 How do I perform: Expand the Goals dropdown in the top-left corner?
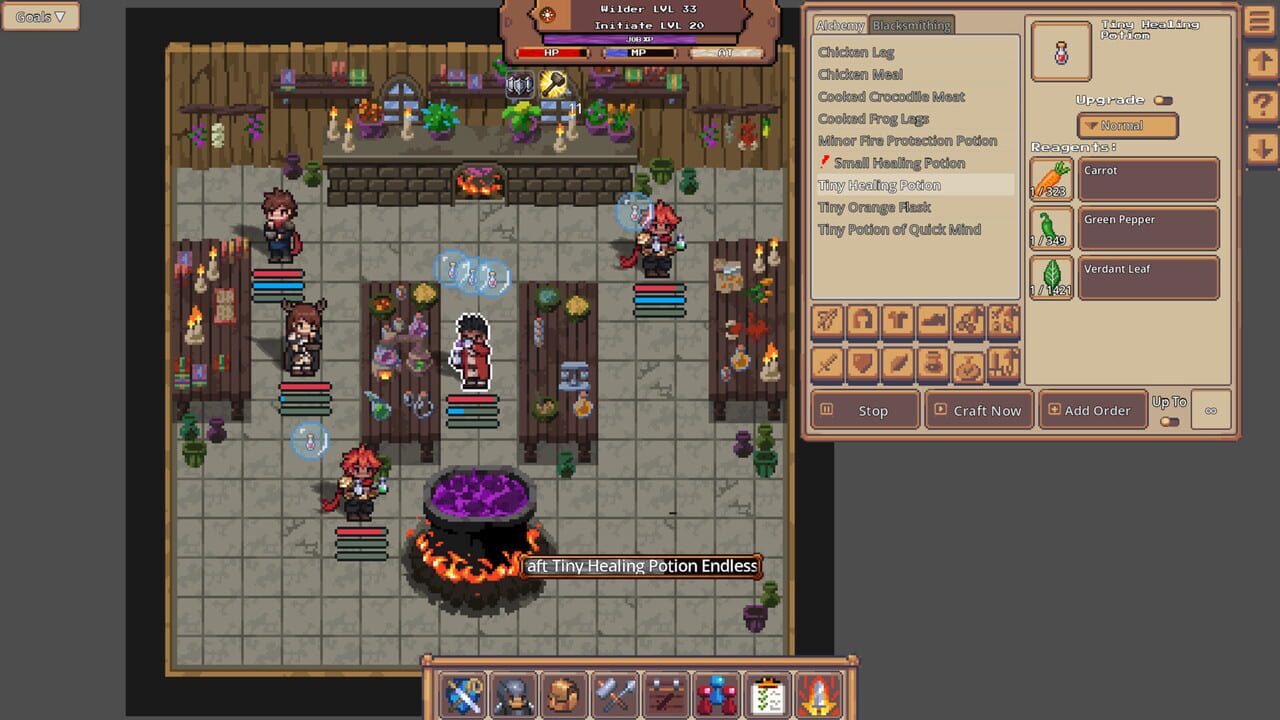click(40, 16)
